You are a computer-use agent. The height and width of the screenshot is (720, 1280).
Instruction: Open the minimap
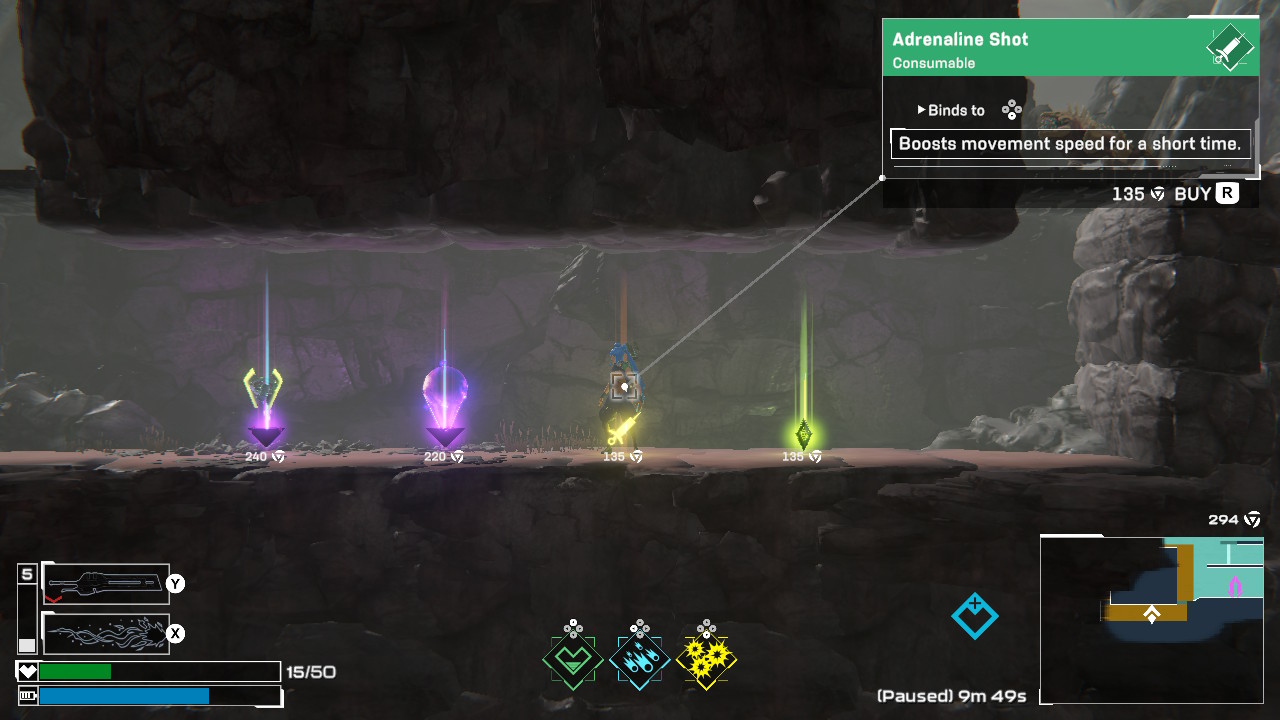(1151, 619)
